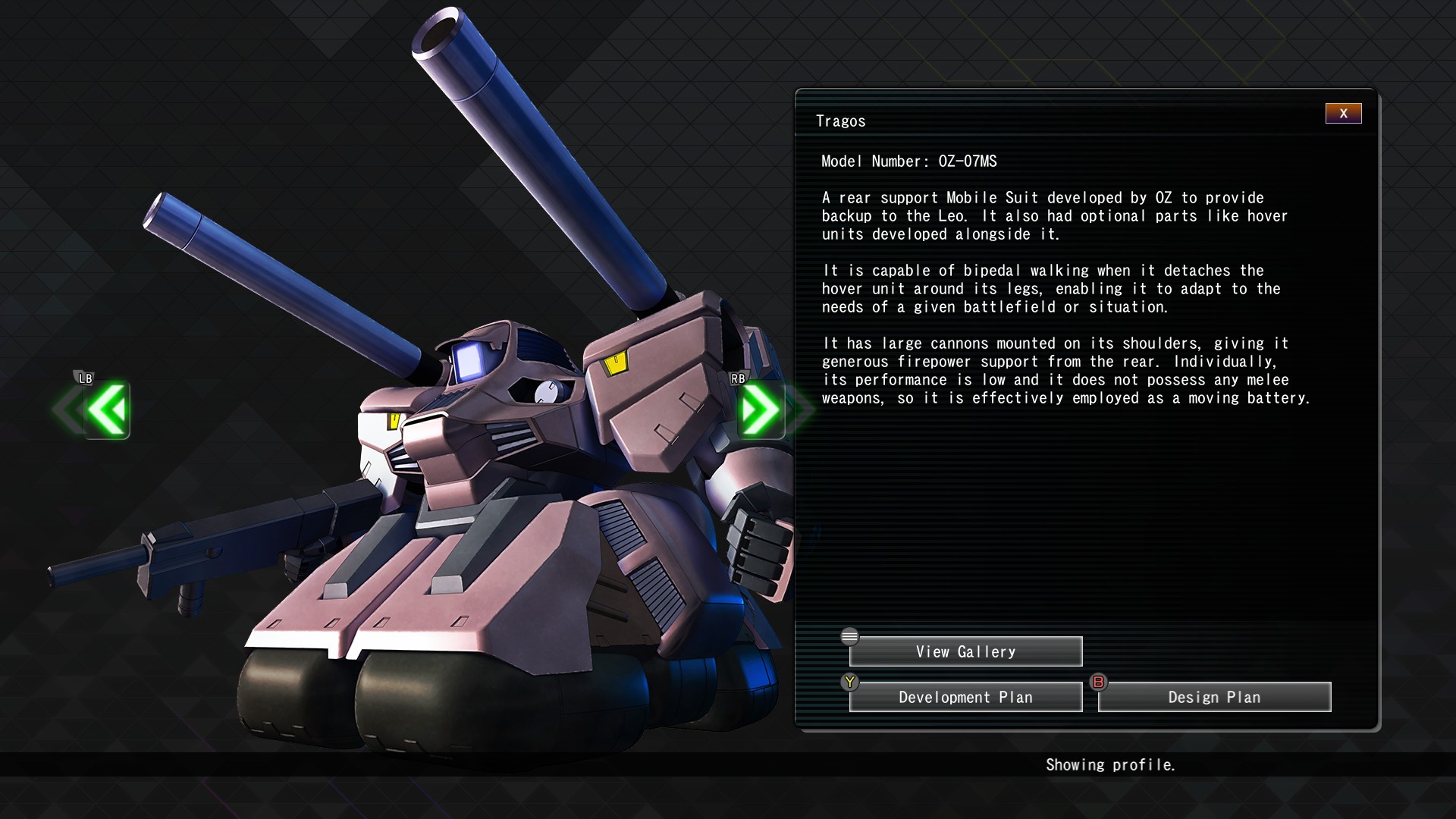Screen dimensions: 1456x819
Task: Close the Tragos profile panel
Action: click(1343, 114)
